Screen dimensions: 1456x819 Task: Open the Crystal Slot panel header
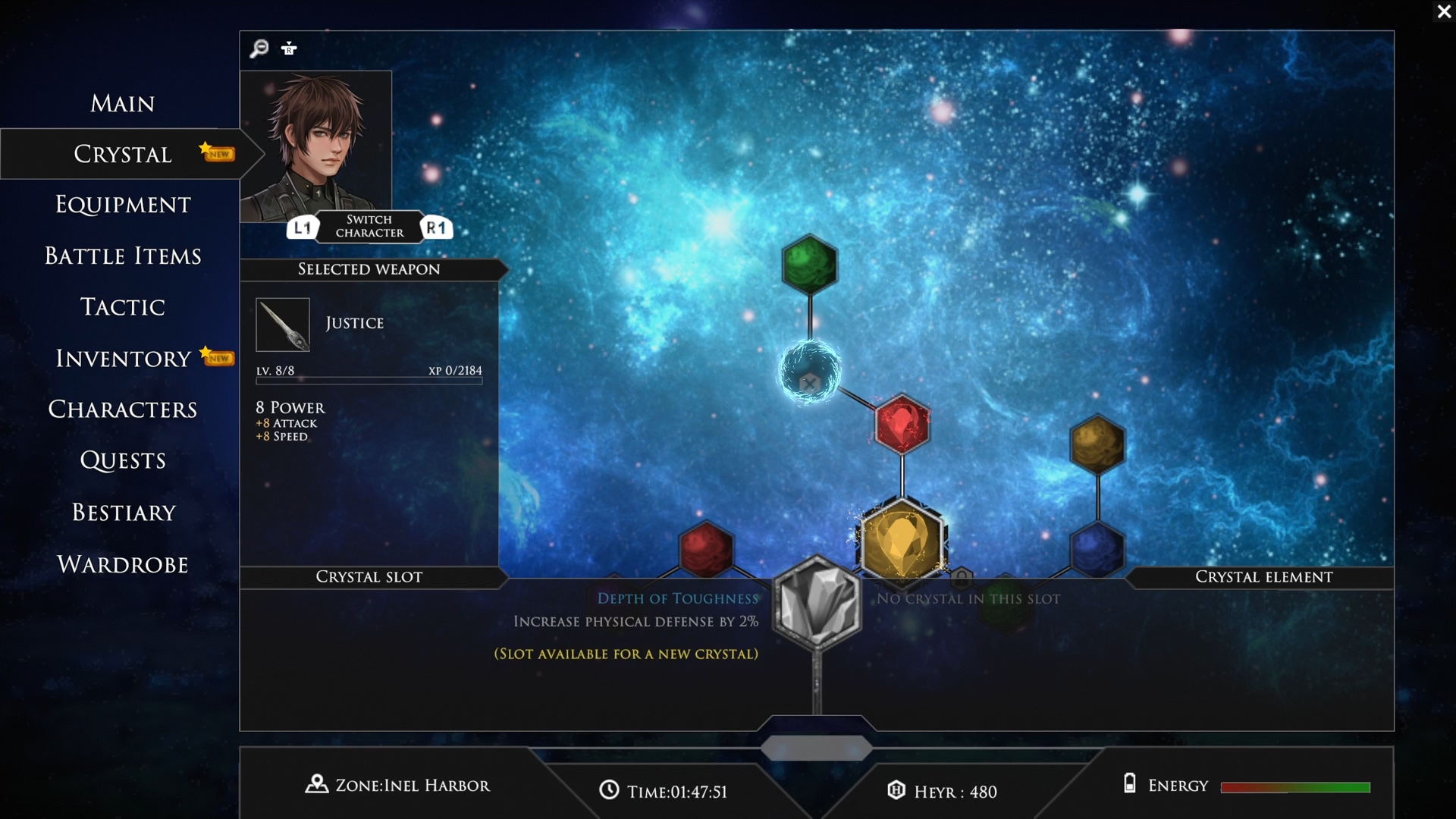pos(369,577)
